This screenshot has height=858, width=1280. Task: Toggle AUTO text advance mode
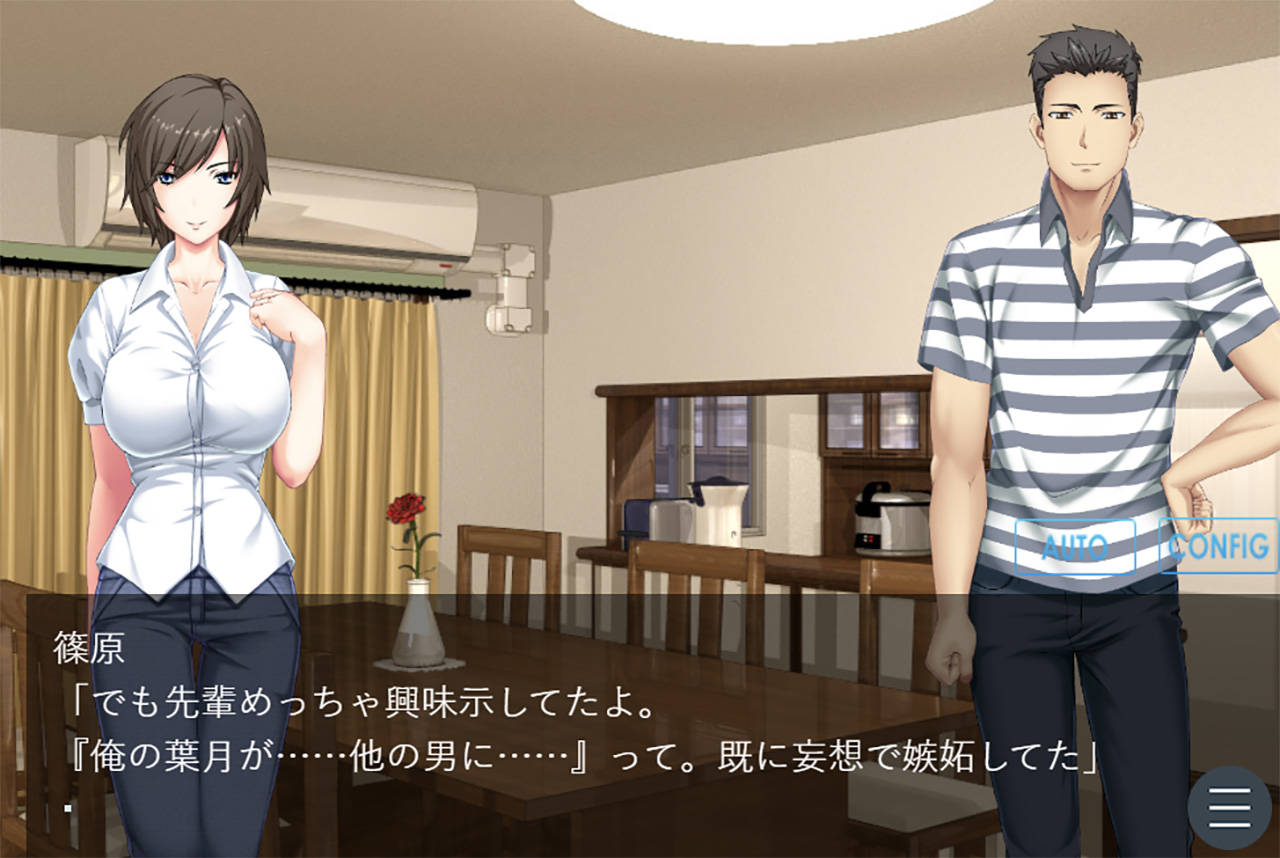coord(1075,547)
